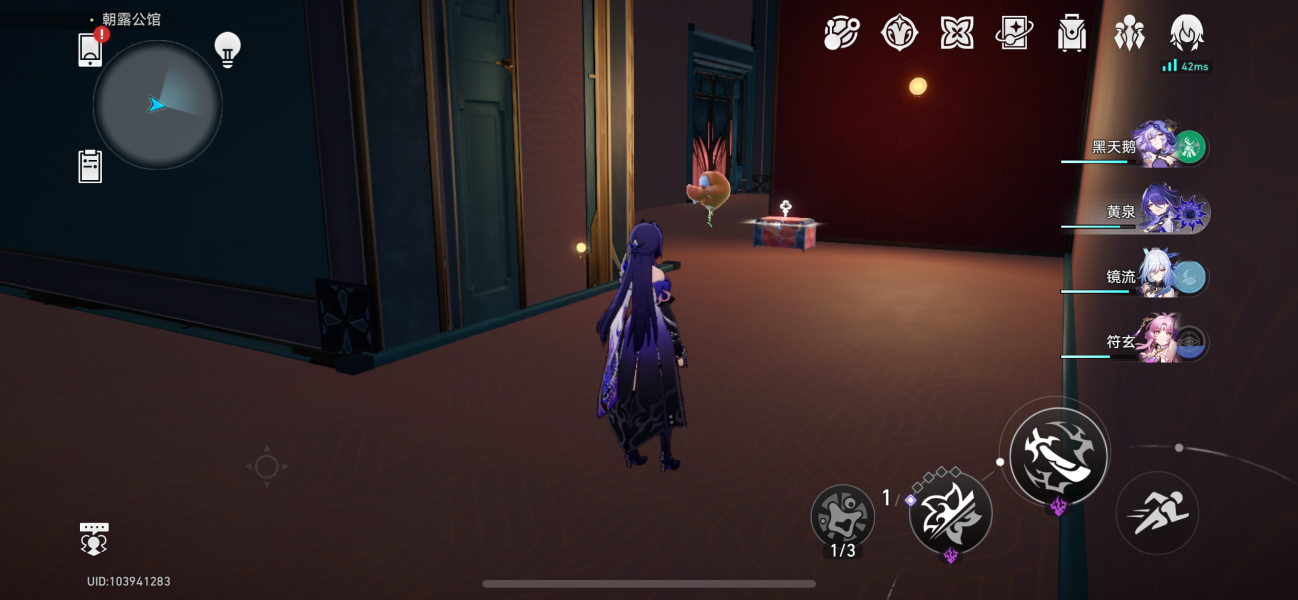Toggle the running figure sprint button
This screenshot has width=1298, height=600.
click(x=1157, y=512)
